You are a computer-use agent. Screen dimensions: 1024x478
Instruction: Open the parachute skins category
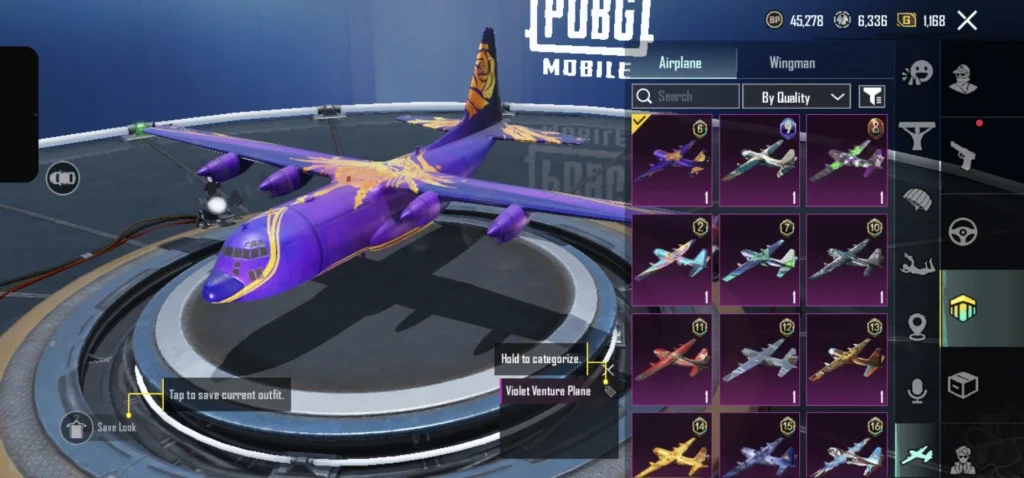916,198
